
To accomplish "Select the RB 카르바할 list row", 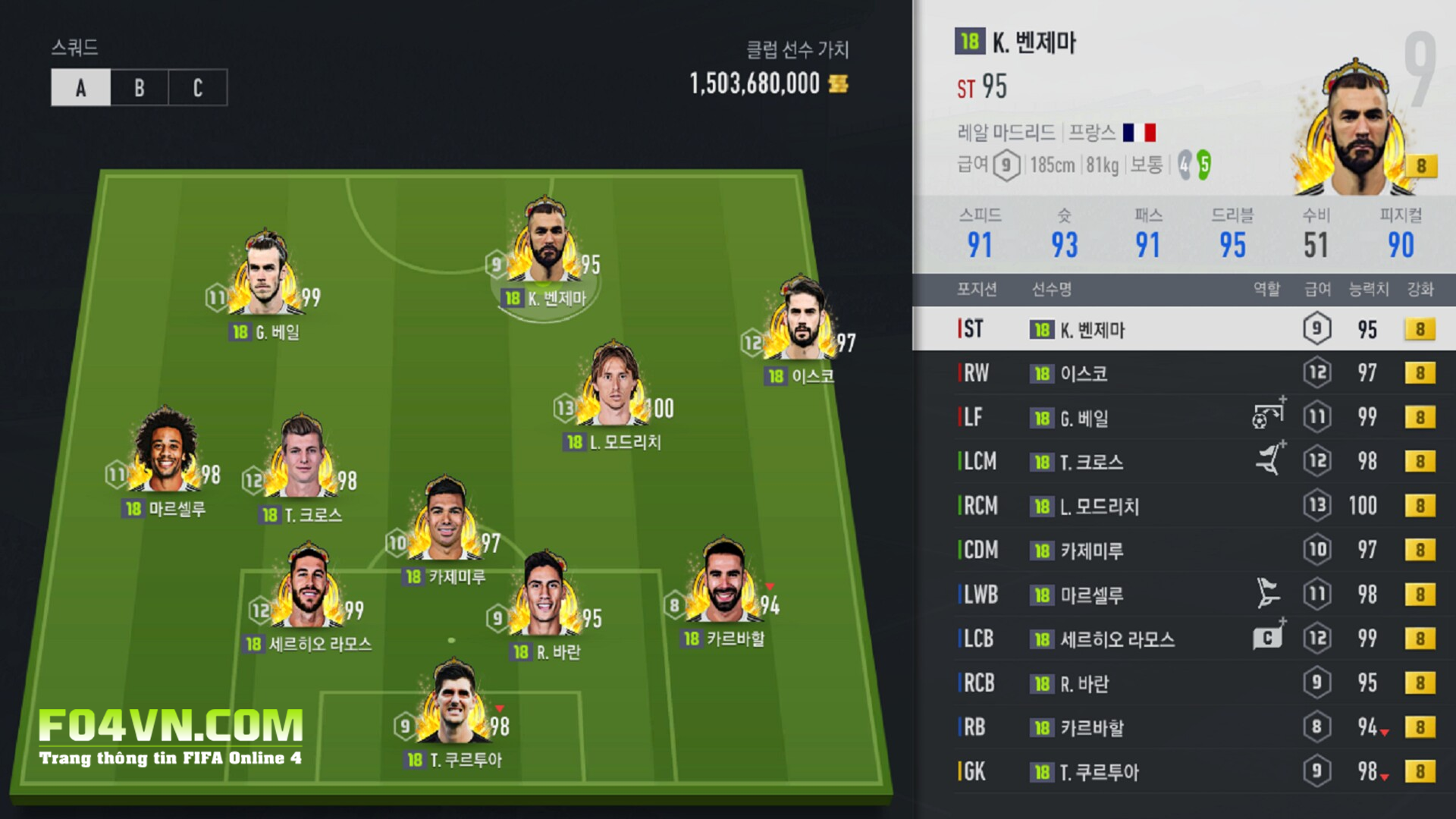I will [1183, 727].
